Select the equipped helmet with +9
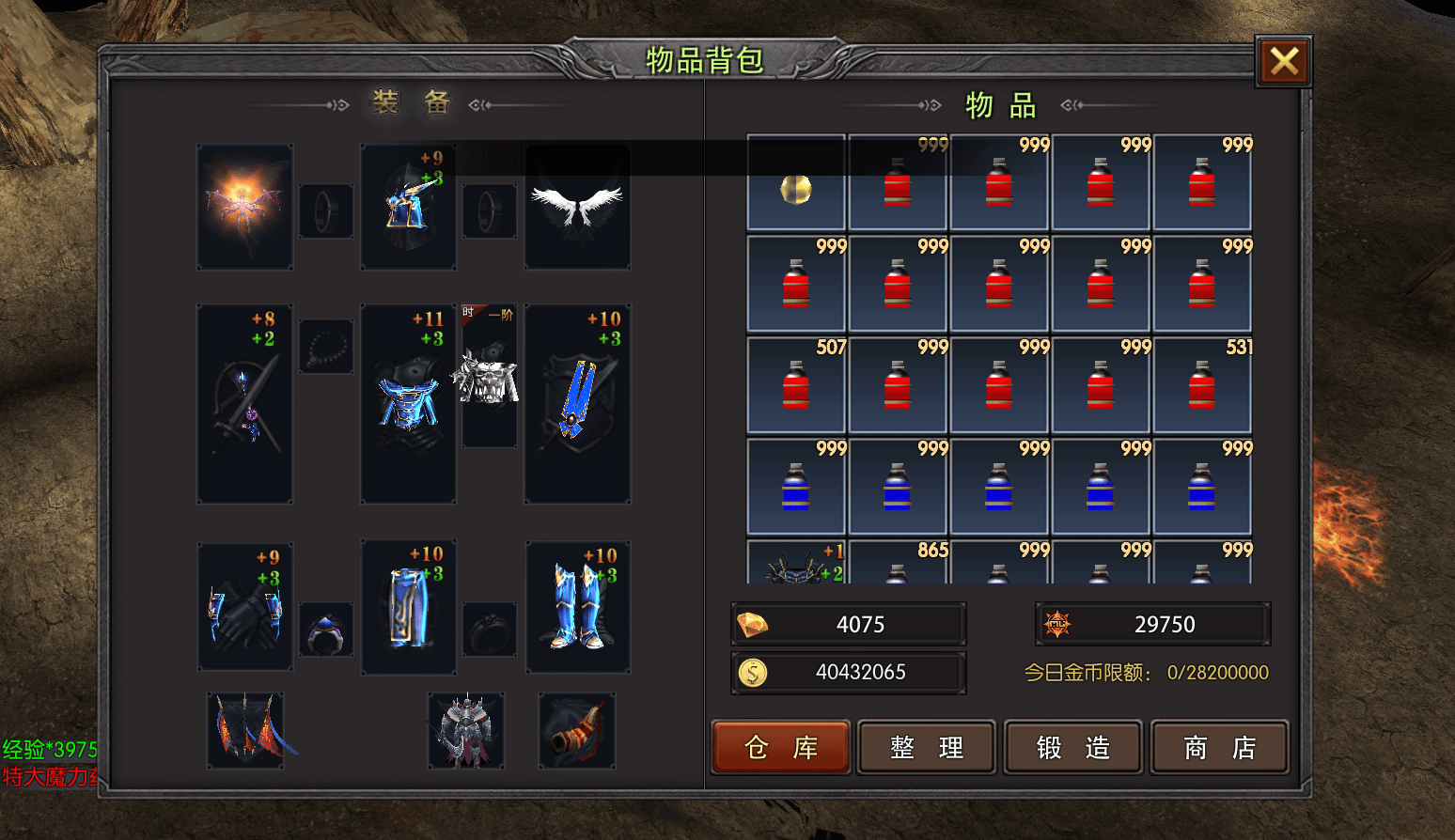 pyautogui.click(x=409, y=207)
